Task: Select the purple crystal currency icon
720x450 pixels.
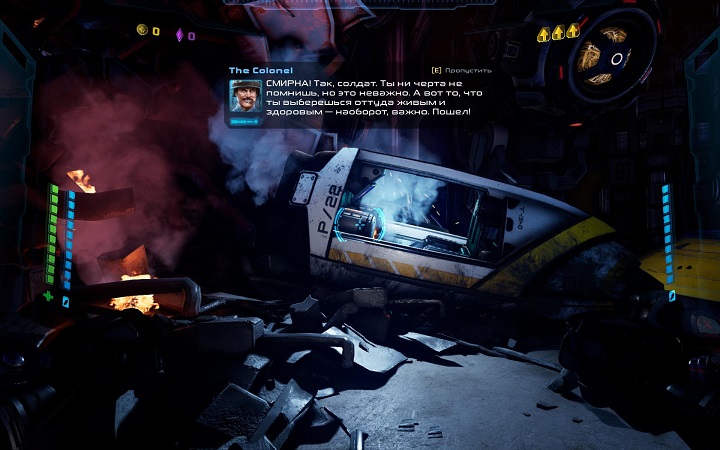Action: (180, 35)
